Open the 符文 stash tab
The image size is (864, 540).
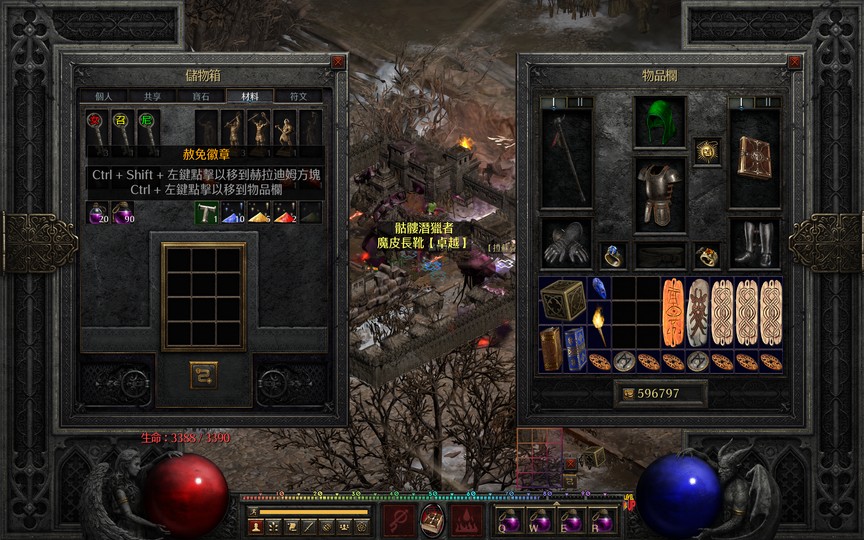point(298,97)
